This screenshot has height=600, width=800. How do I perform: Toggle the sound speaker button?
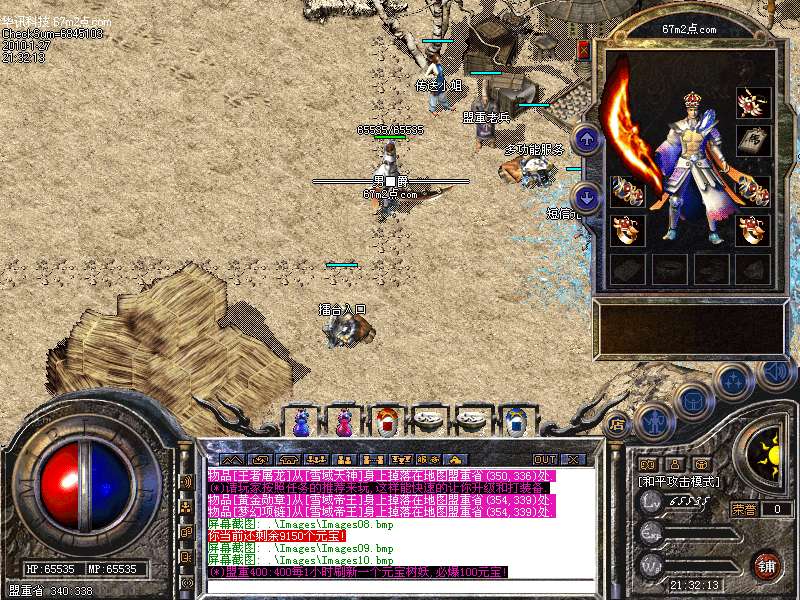click(775, 370)
